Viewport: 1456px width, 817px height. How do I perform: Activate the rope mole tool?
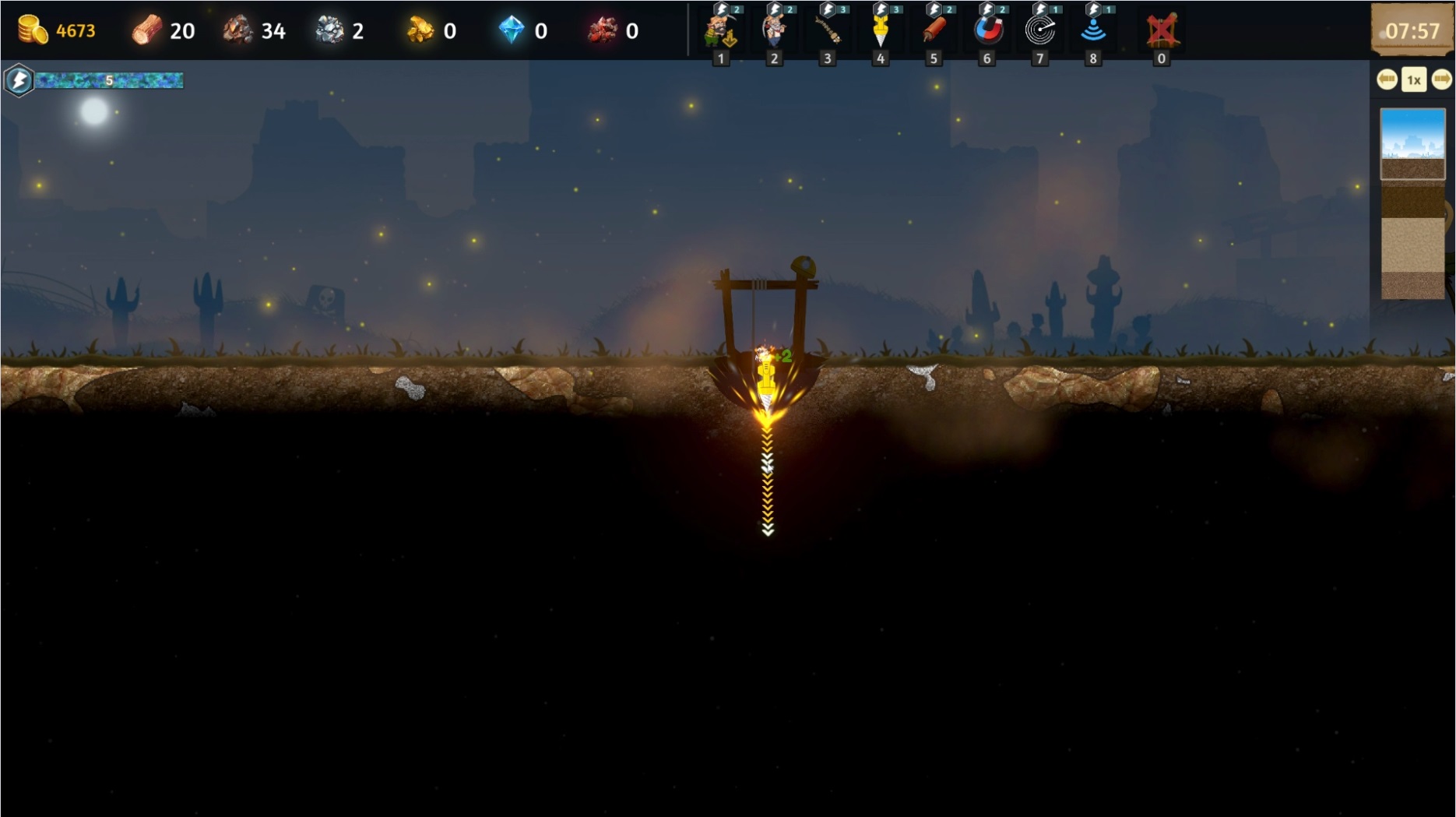tap(827, 31)
